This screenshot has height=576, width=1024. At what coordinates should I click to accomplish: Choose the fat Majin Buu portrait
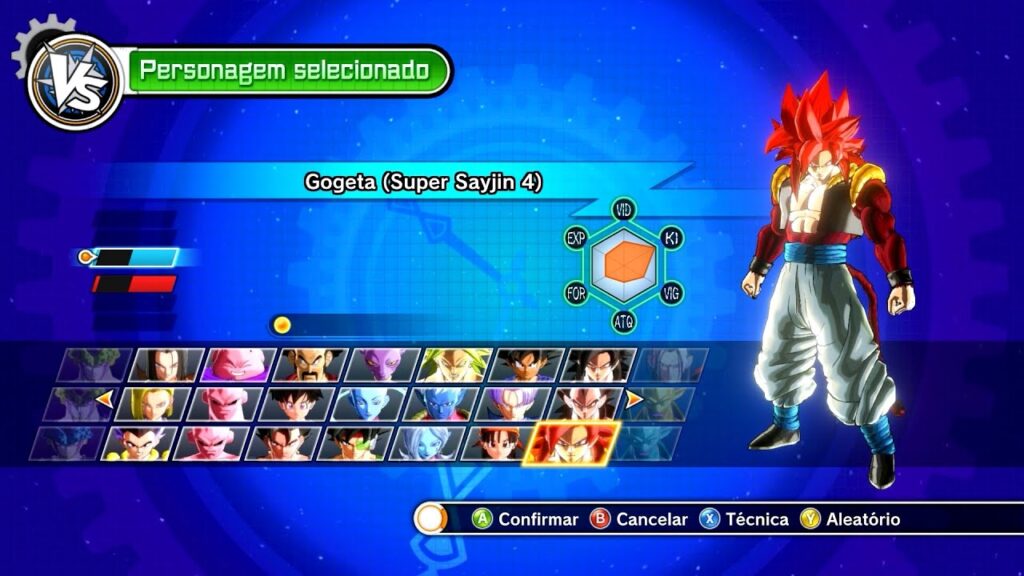[x=240, y=365]
